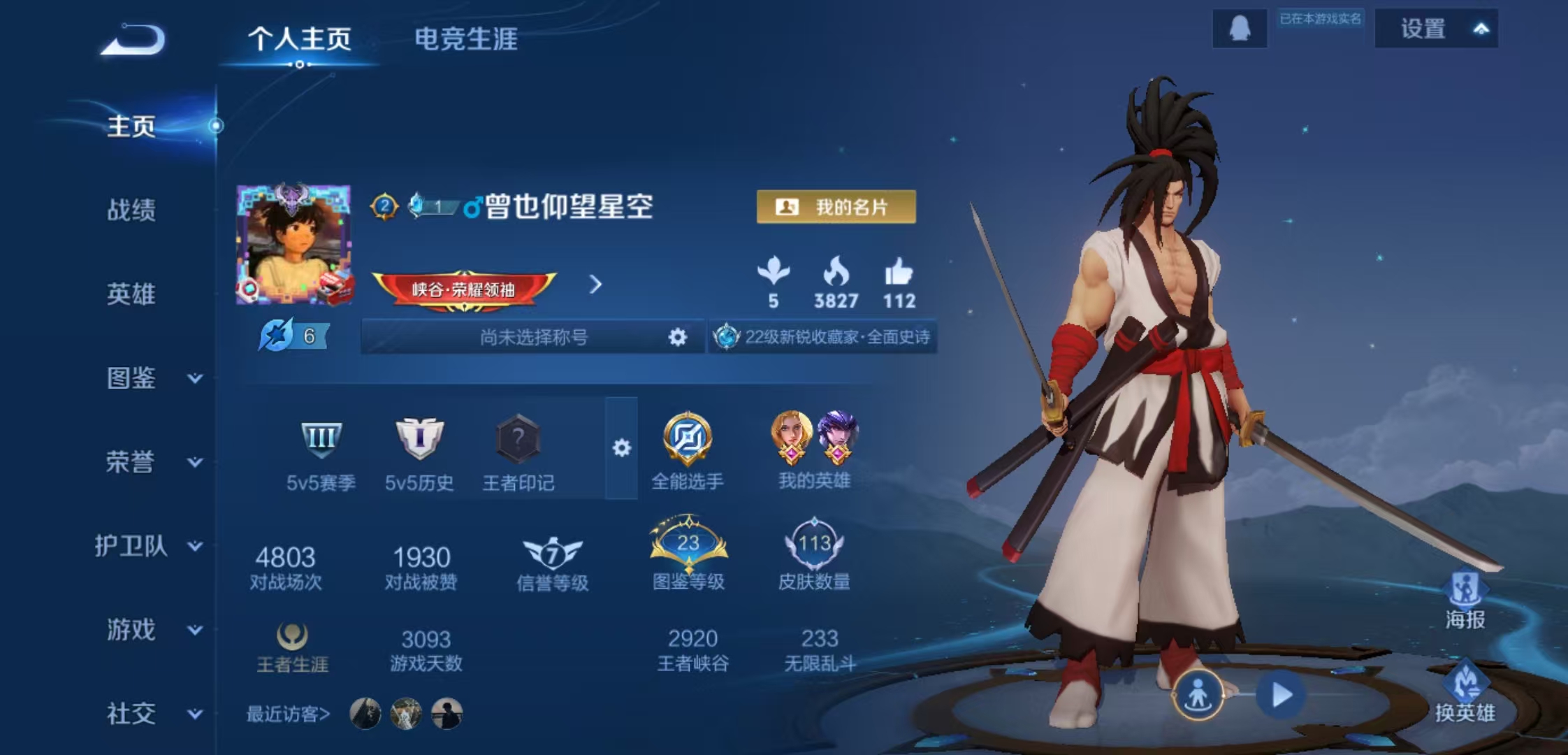Open 我的名片 business card

(836, 207)
